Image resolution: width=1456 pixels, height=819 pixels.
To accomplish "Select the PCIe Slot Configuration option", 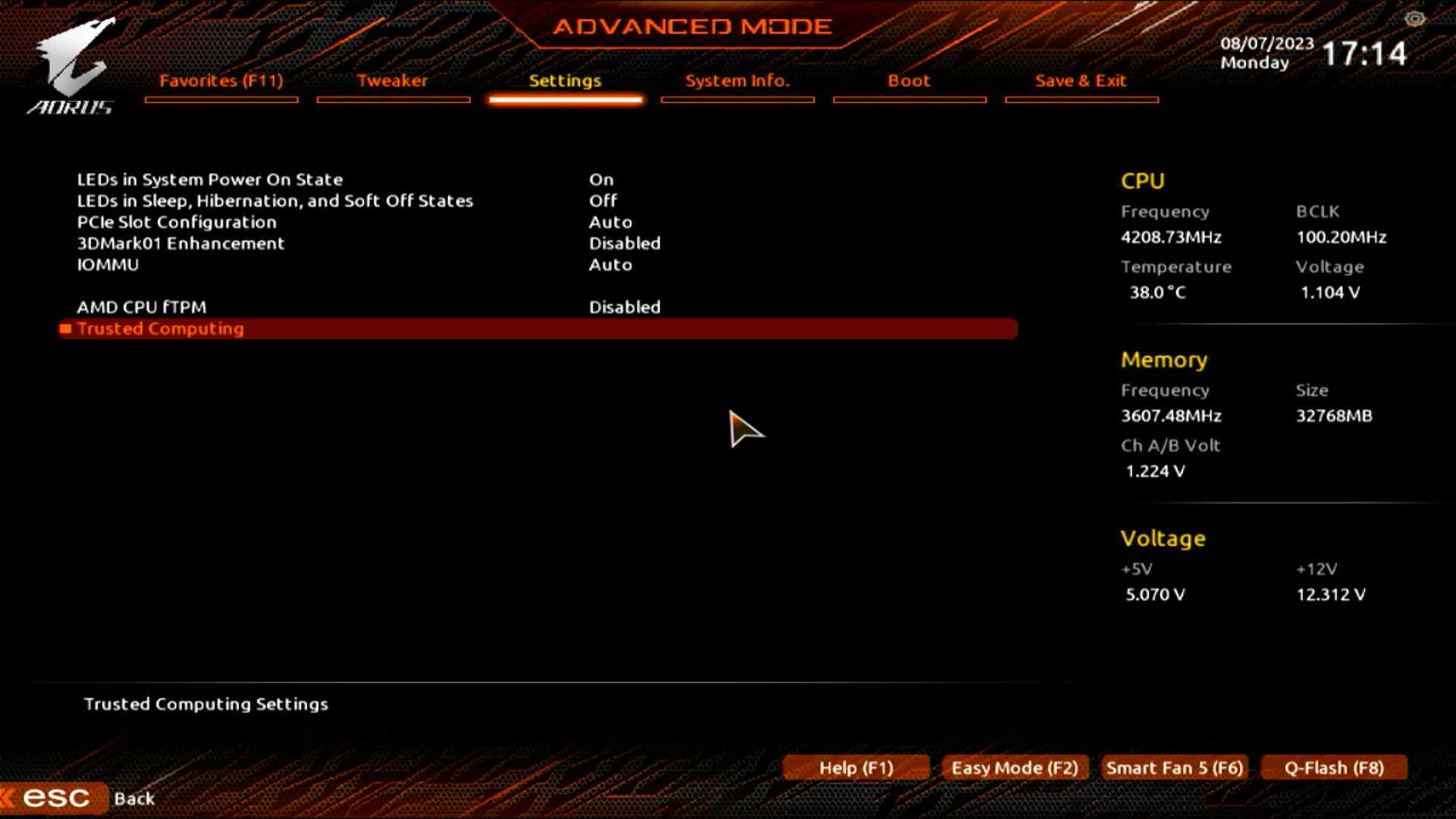I will (177, 222).
